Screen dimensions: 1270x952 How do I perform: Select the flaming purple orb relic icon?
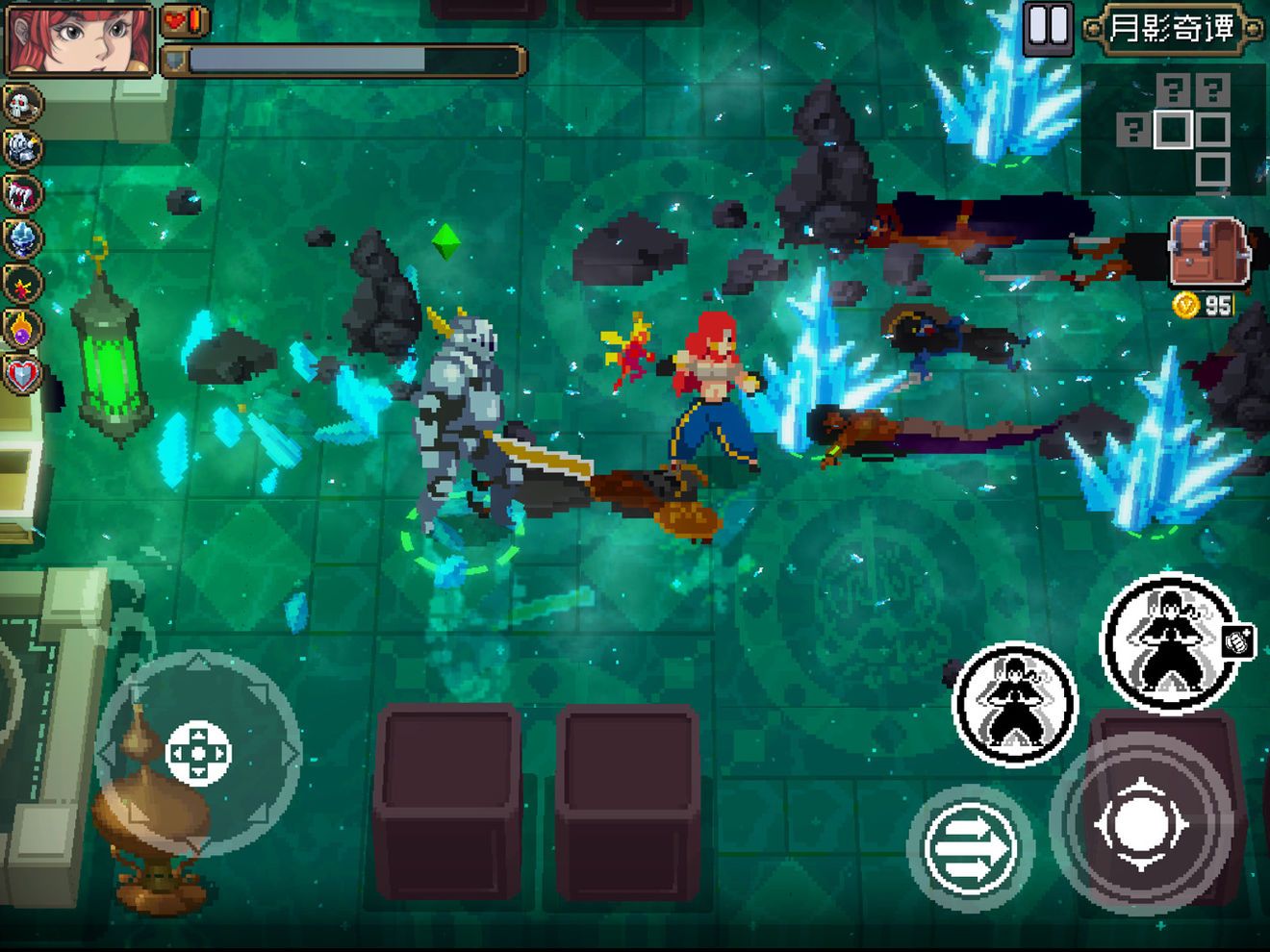point(22,329)
